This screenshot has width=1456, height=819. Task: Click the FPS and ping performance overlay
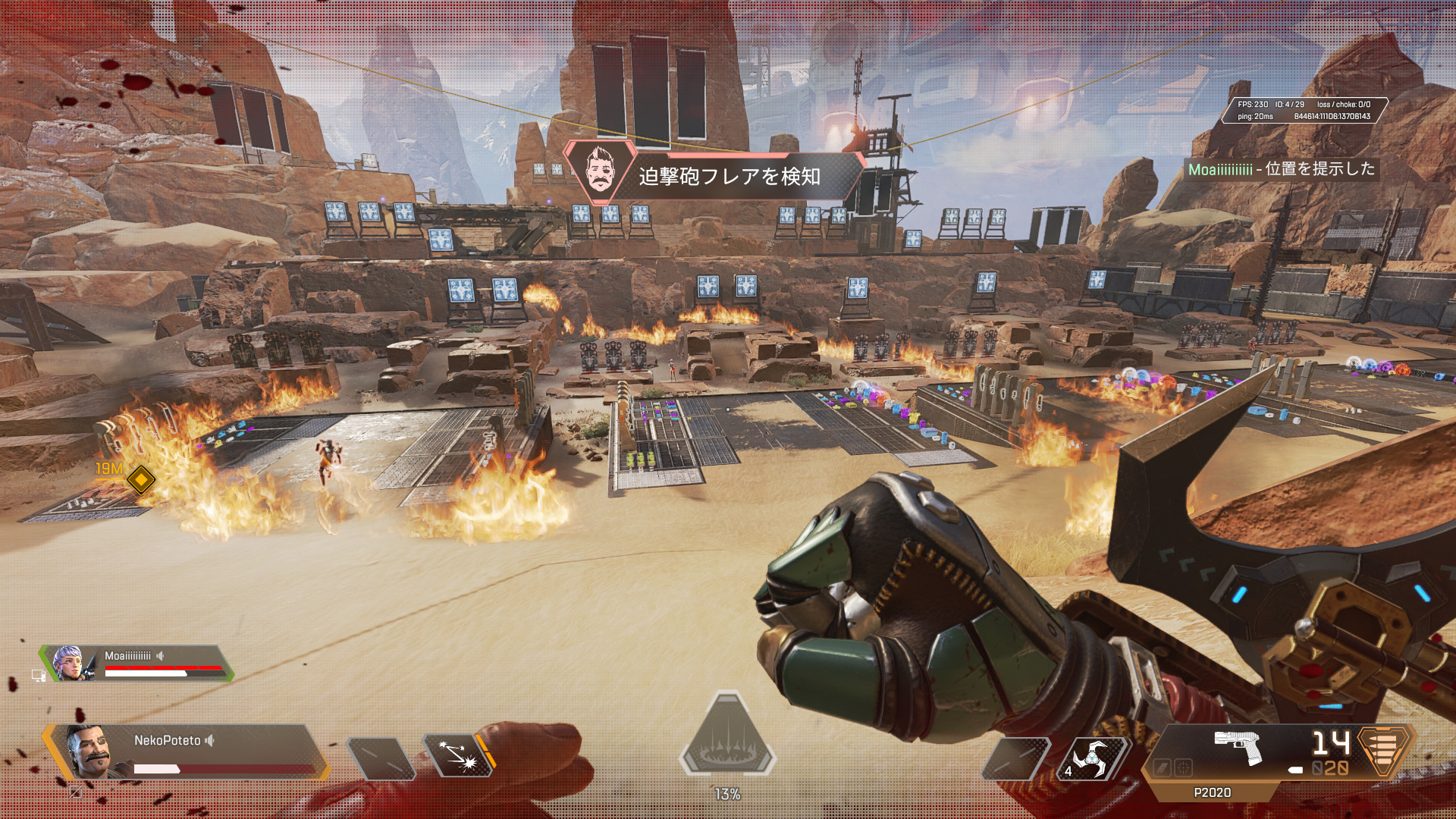(1304, 111)
